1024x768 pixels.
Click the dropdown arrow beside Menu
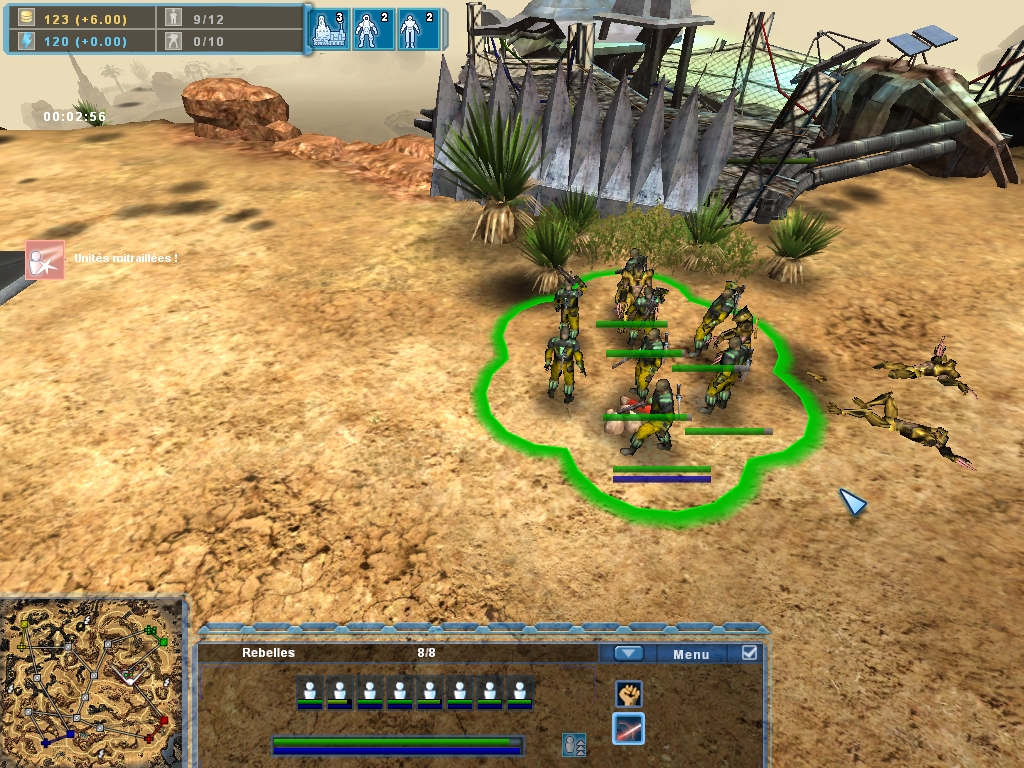(628, 653)
